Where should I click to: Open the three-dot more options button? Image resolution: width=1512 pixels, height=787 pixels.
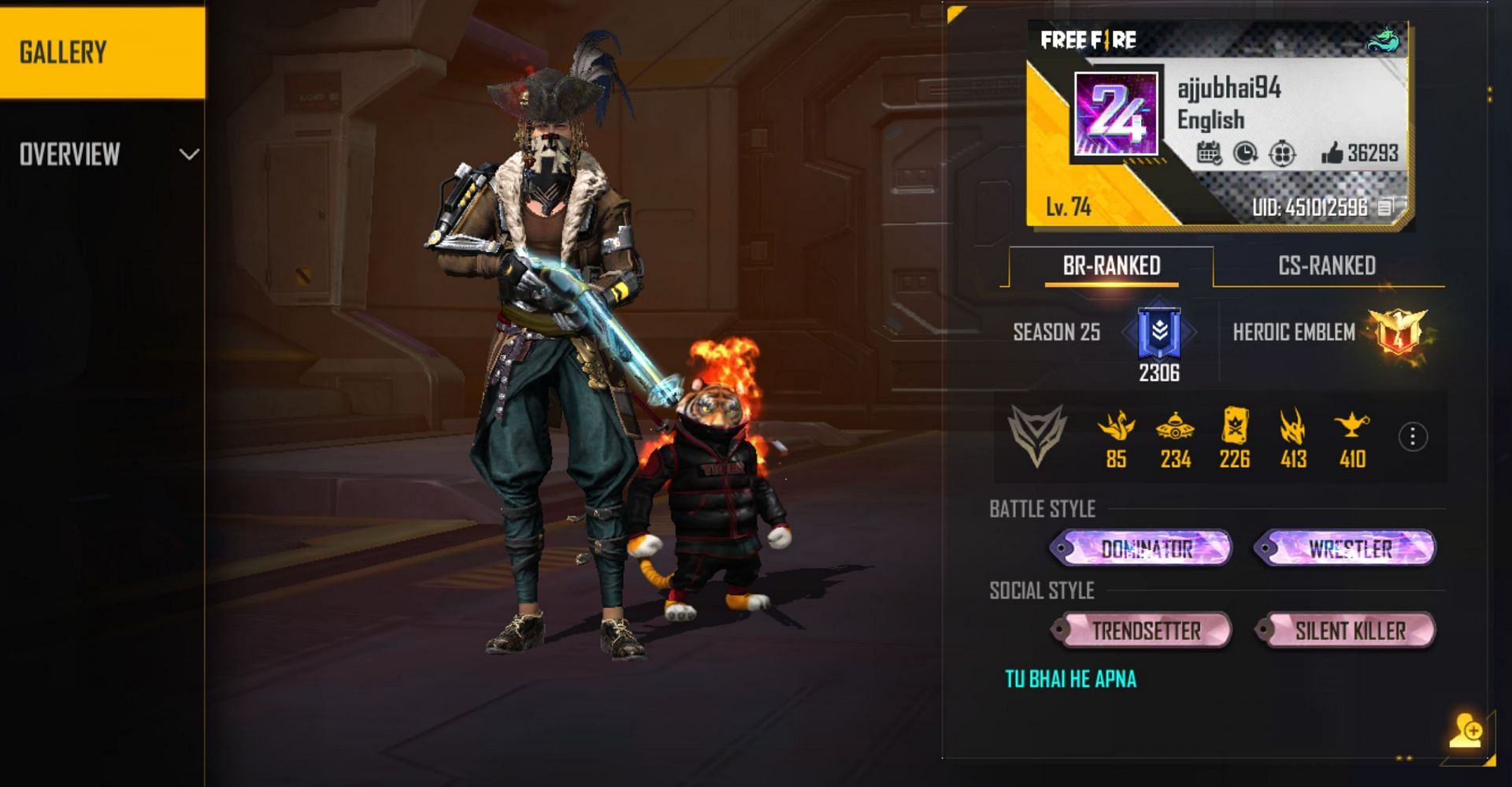[1412, 436]
